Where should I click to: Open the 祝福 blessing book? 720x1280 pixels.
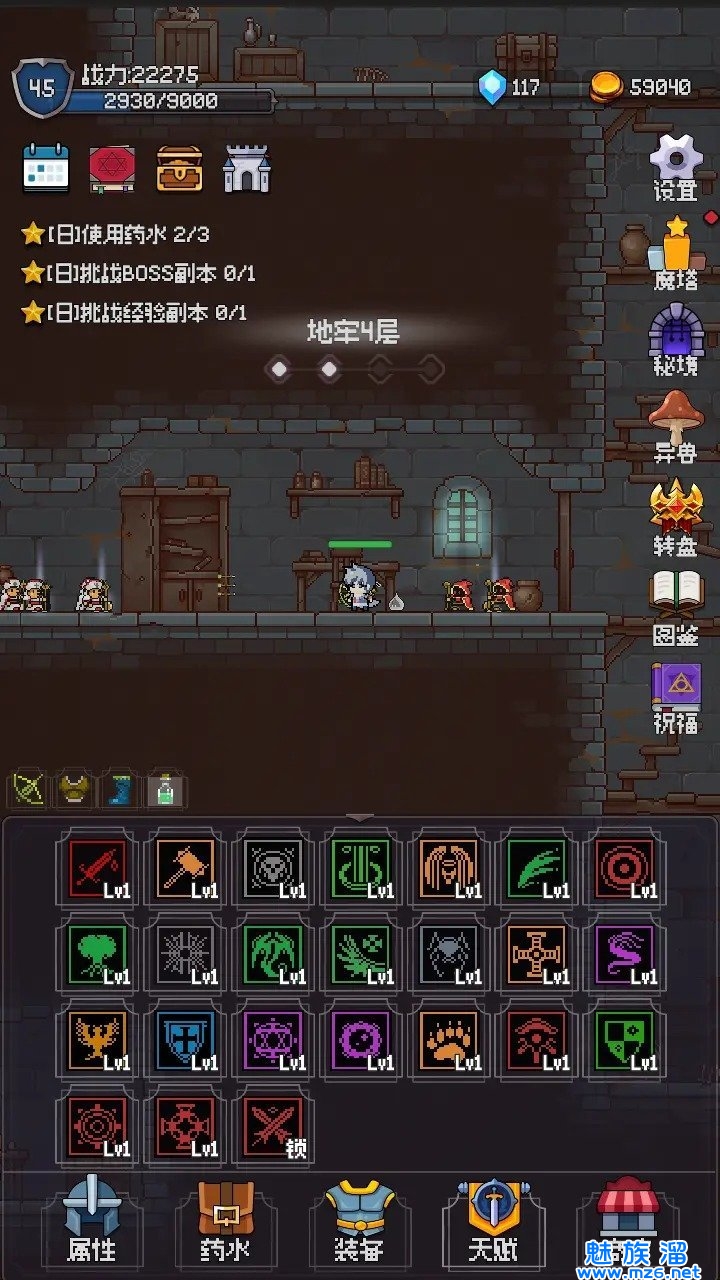(676, 696)
